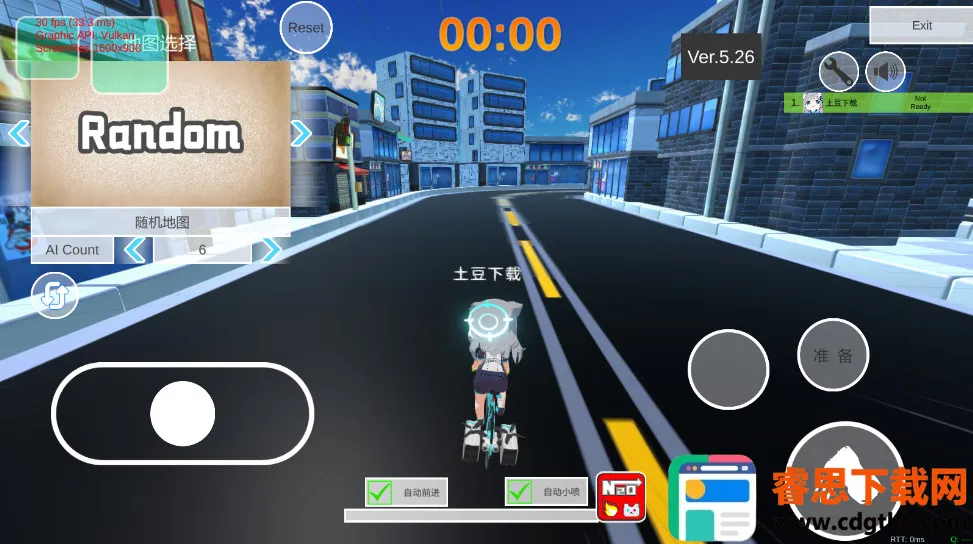Tap the plain gray round action button

(728, 368)
